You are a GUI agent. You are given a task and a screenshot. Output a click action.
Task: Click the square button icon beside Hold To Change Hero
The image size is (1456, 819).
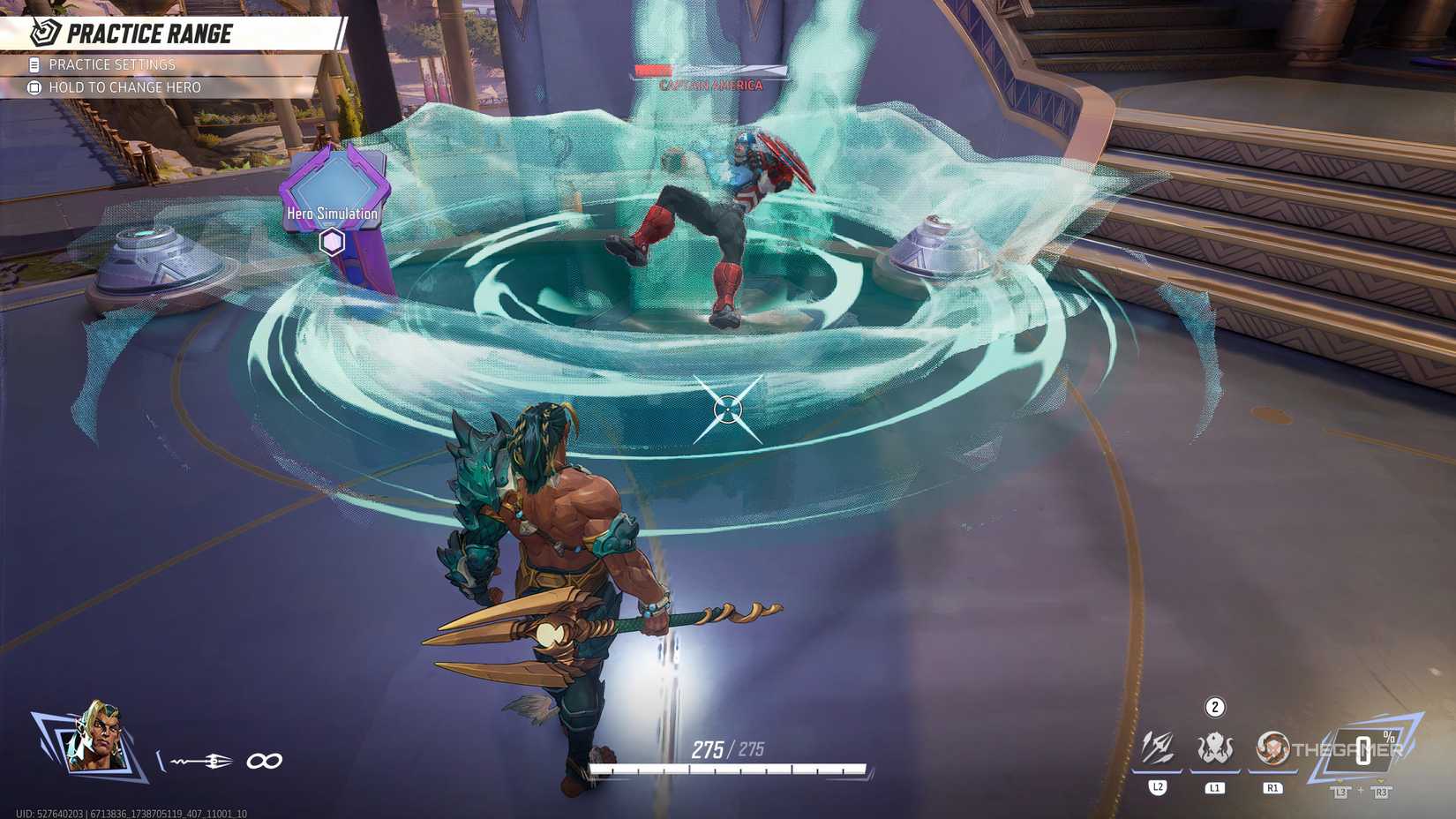34,86
